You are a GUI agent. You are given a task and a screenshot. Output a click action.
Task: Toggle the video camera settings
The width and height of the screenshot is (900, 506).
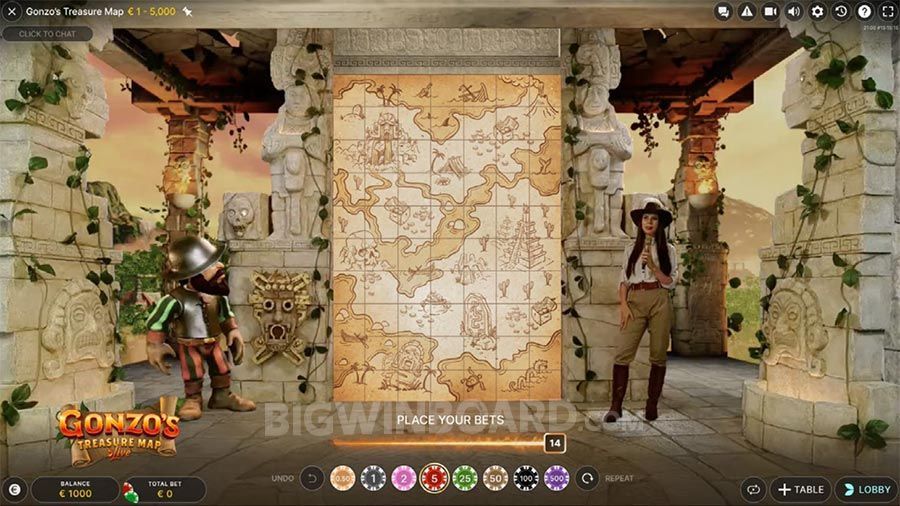(x=771, y=11)
